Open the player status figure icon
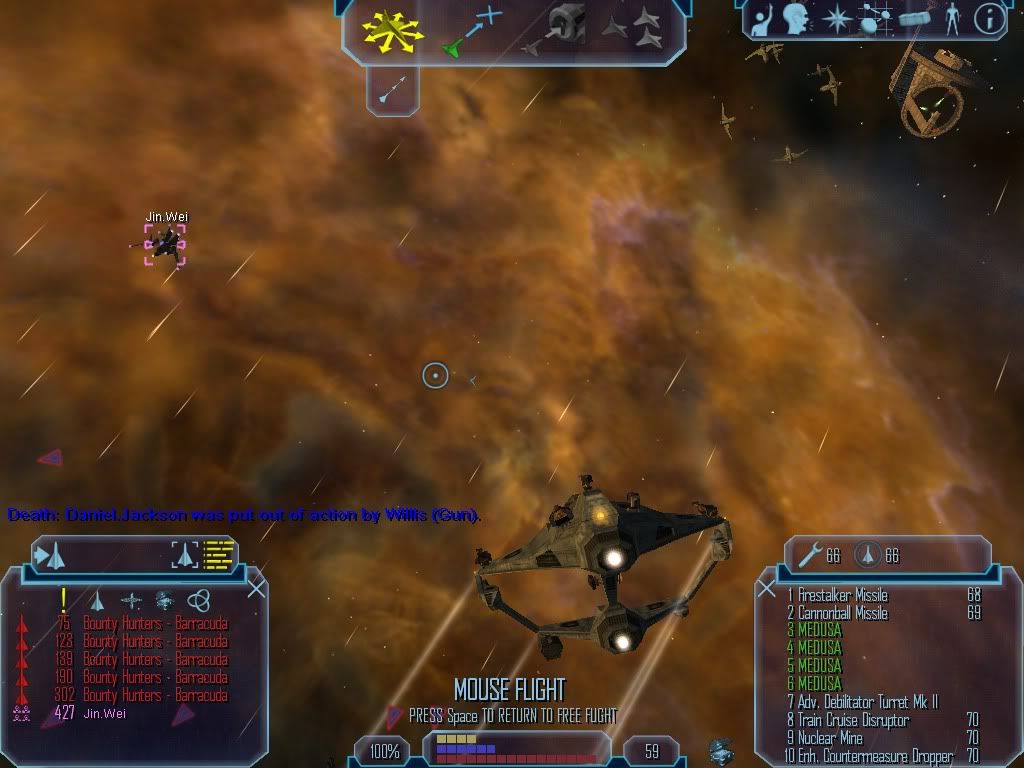 pos(952,19)
